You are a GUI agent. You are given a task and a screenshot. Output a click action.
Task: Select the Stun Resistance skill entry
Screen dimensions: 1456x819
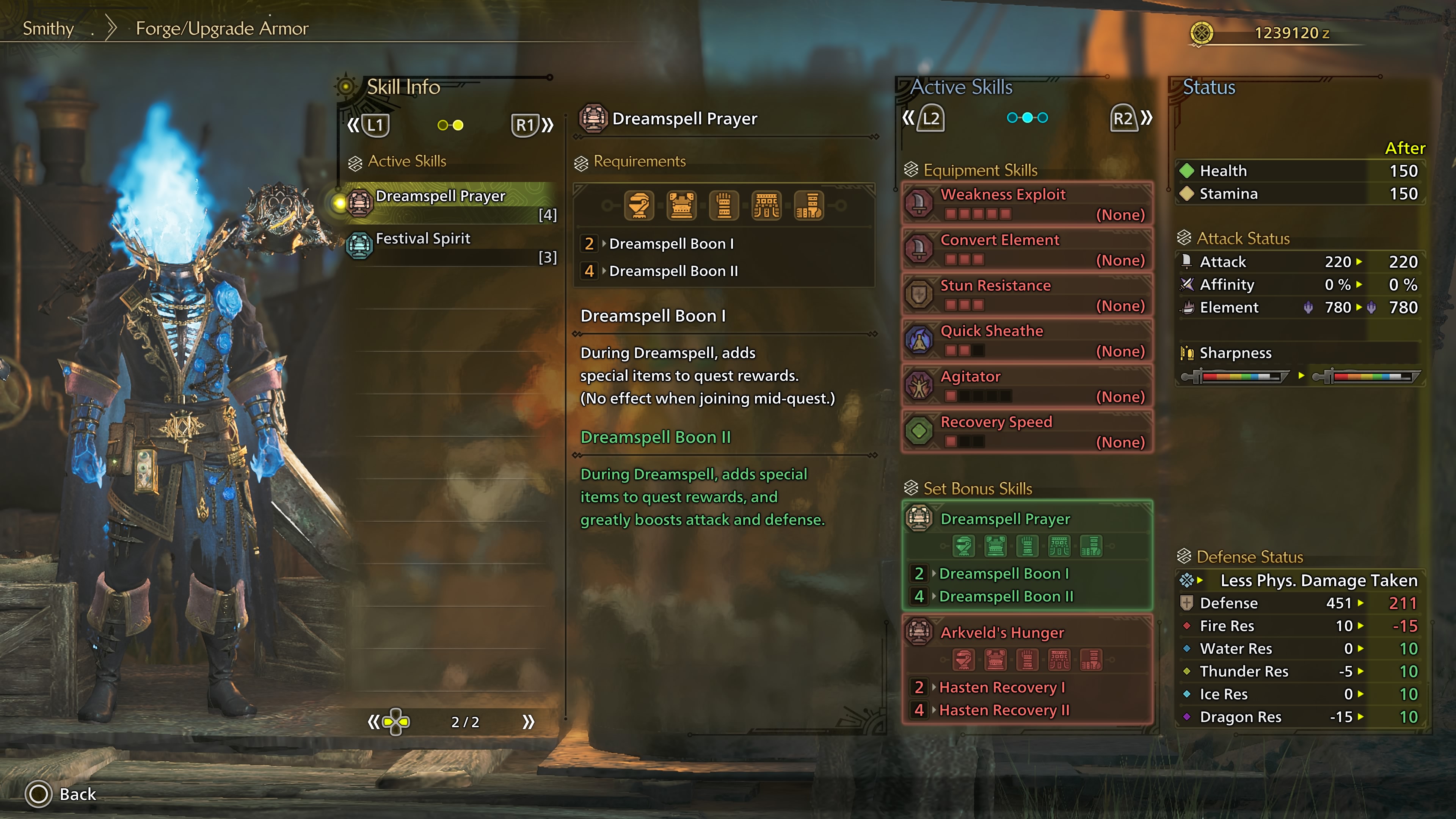coord(1026,295)
